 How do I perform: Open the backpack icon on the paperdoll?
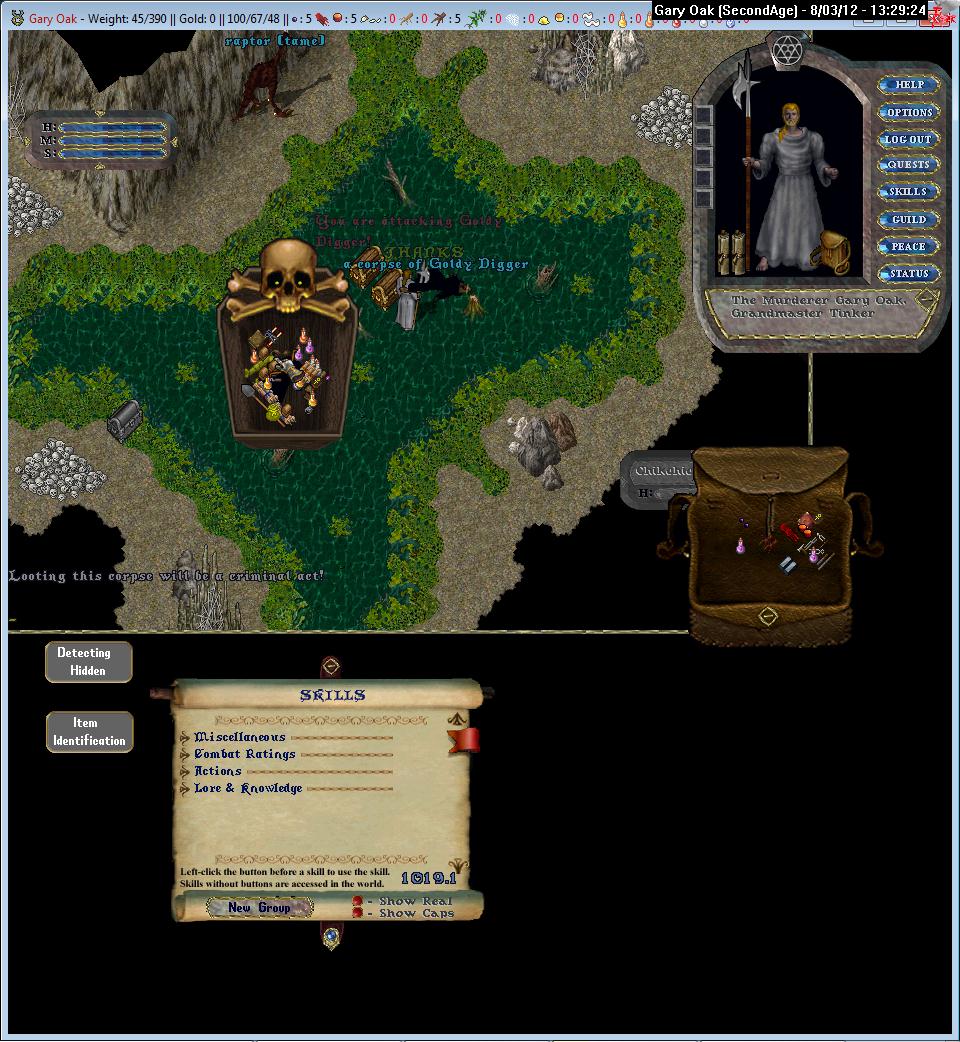[x=831, y=252]
